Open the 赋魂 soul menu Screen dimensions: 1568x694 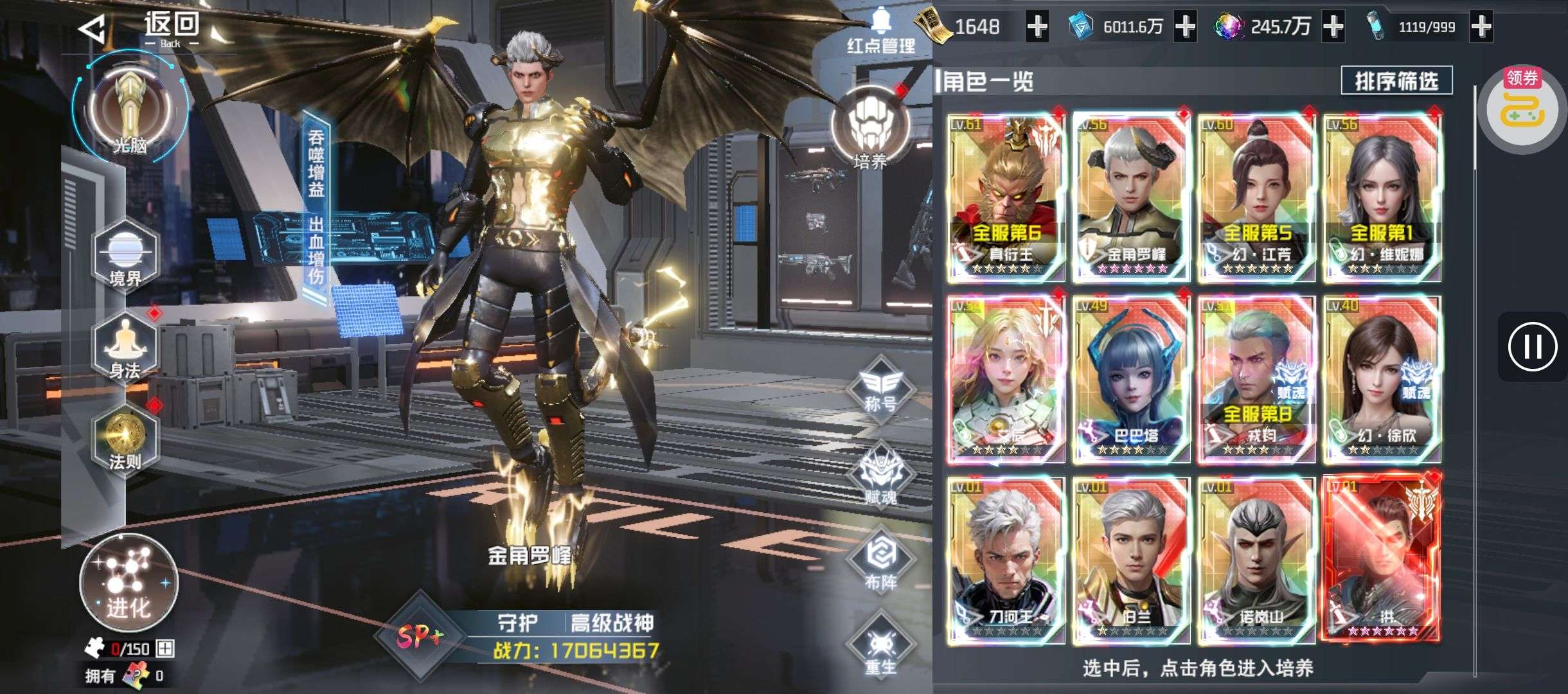coord(880,477)
